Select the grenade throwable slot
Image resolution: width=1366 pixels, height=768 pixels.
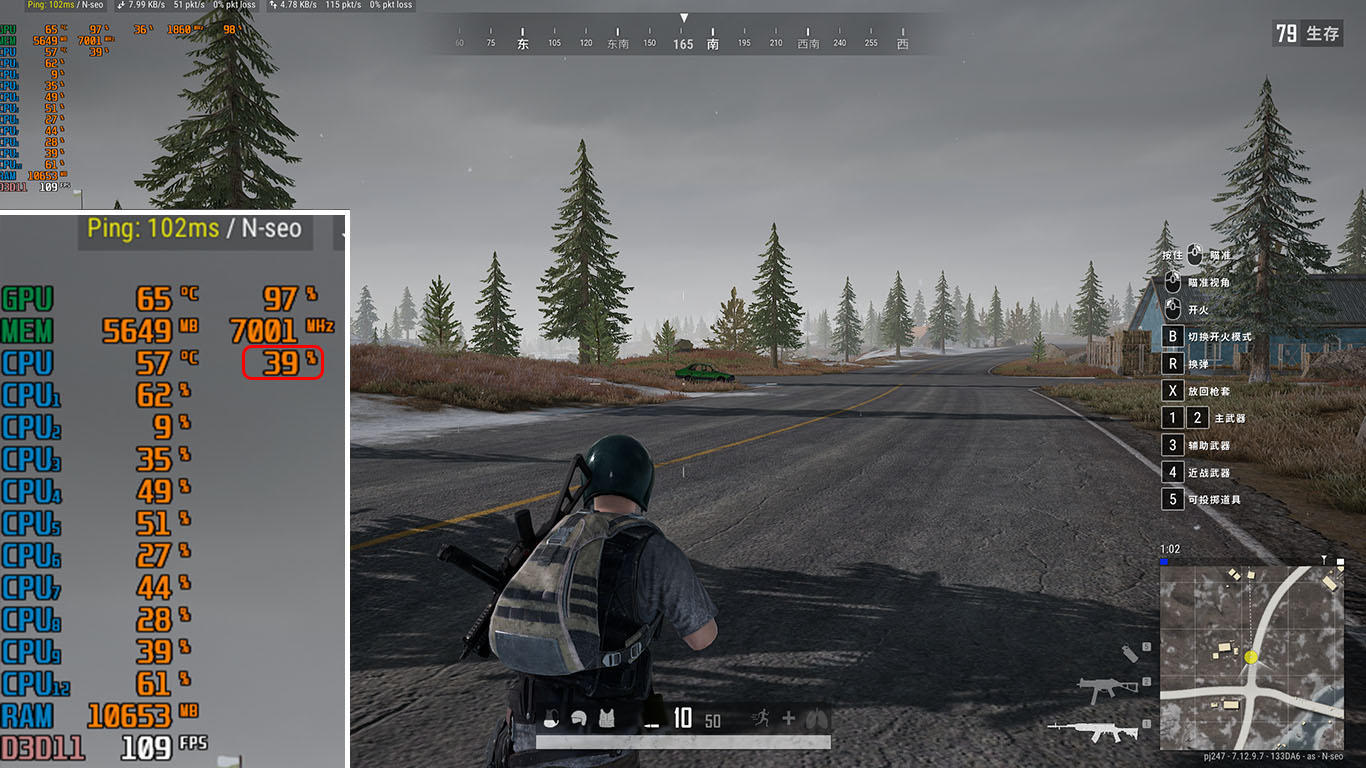[x=1131, y=653]
